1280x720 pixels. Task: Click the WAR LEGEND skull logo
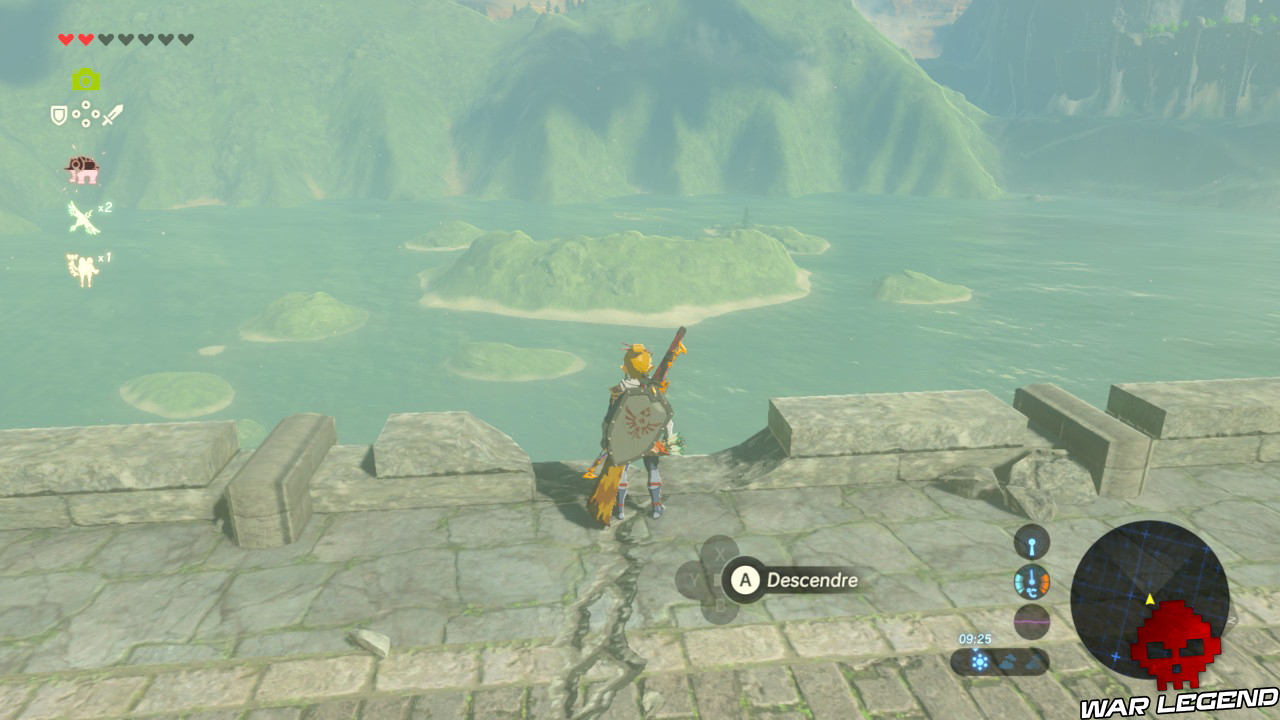[1175, 650]
